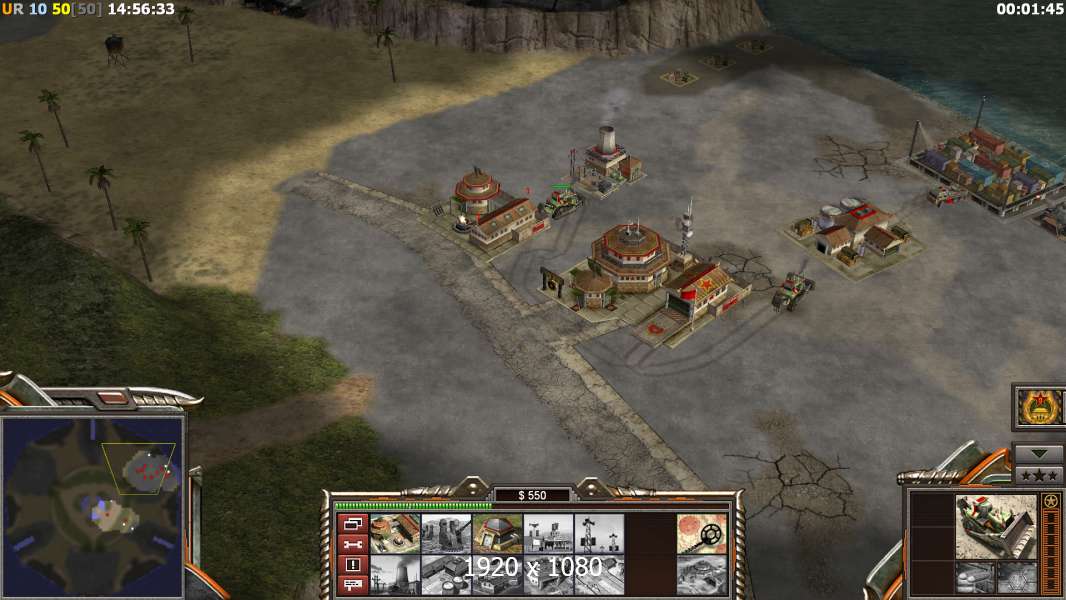Open the General's star medal powers button
The height and width of the screenshot is (600, 1066).
1038,407
